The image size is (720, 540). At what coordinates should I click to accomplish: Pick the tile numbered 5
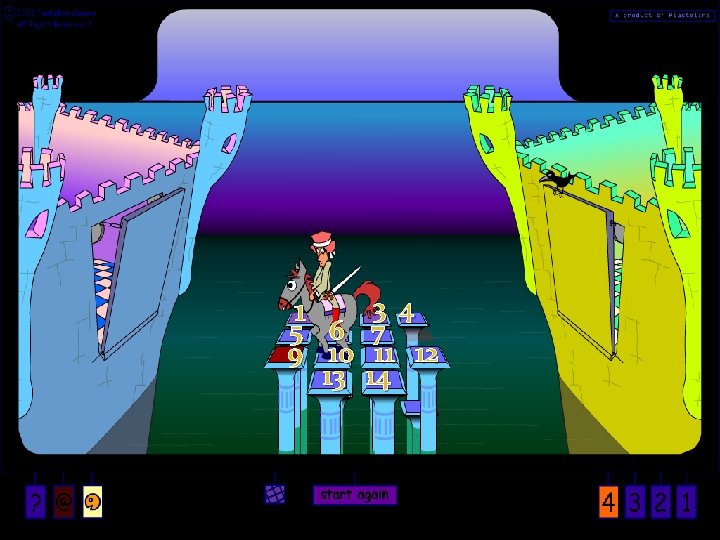pyautogui.click(x=296, y=335)
